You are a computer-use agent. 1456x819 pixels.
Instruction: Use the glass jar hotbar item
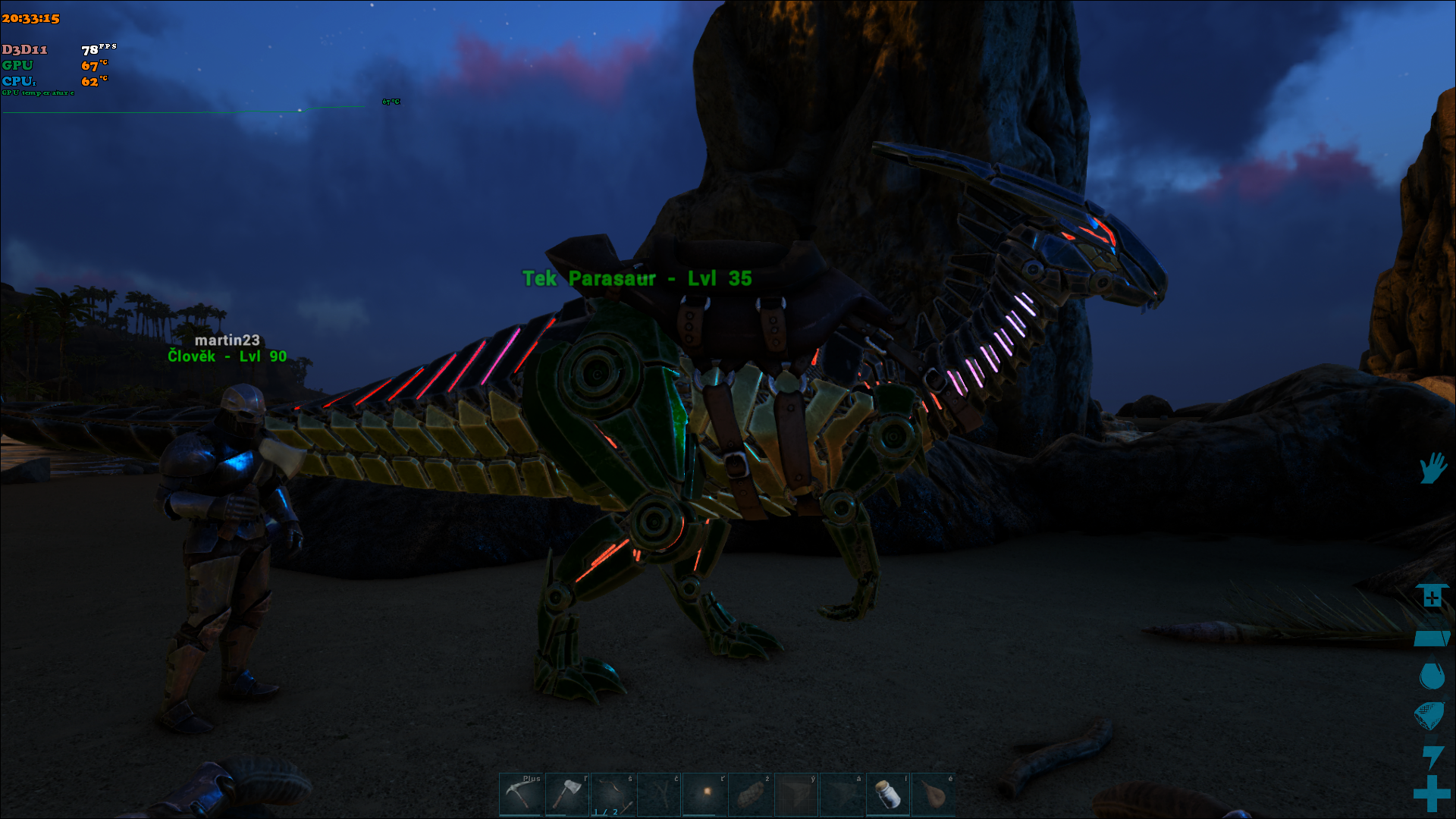pos(888,794)
